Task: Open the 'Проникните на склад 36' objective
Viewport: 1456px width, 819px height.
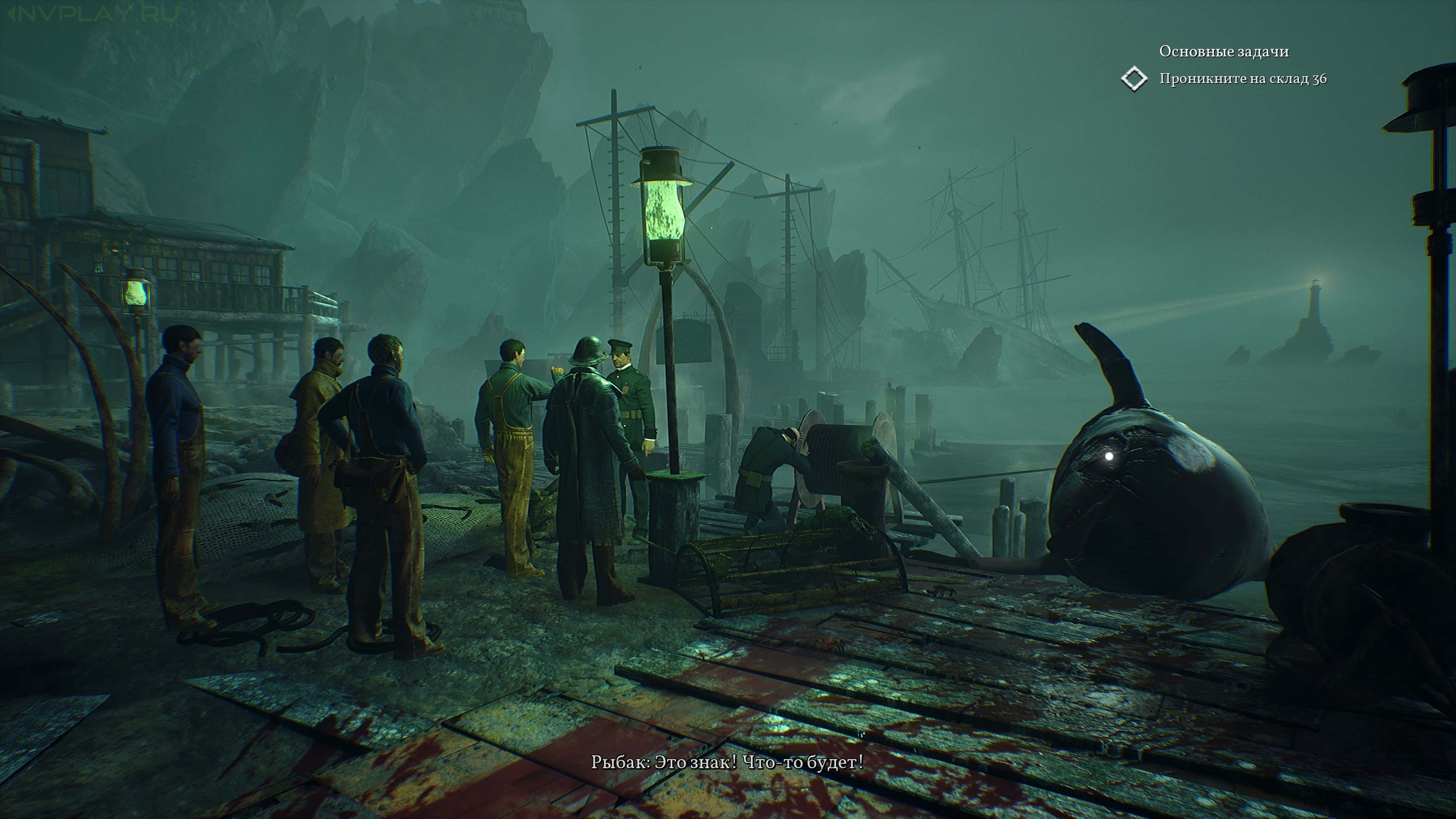Action: [x=1243, y=78]
